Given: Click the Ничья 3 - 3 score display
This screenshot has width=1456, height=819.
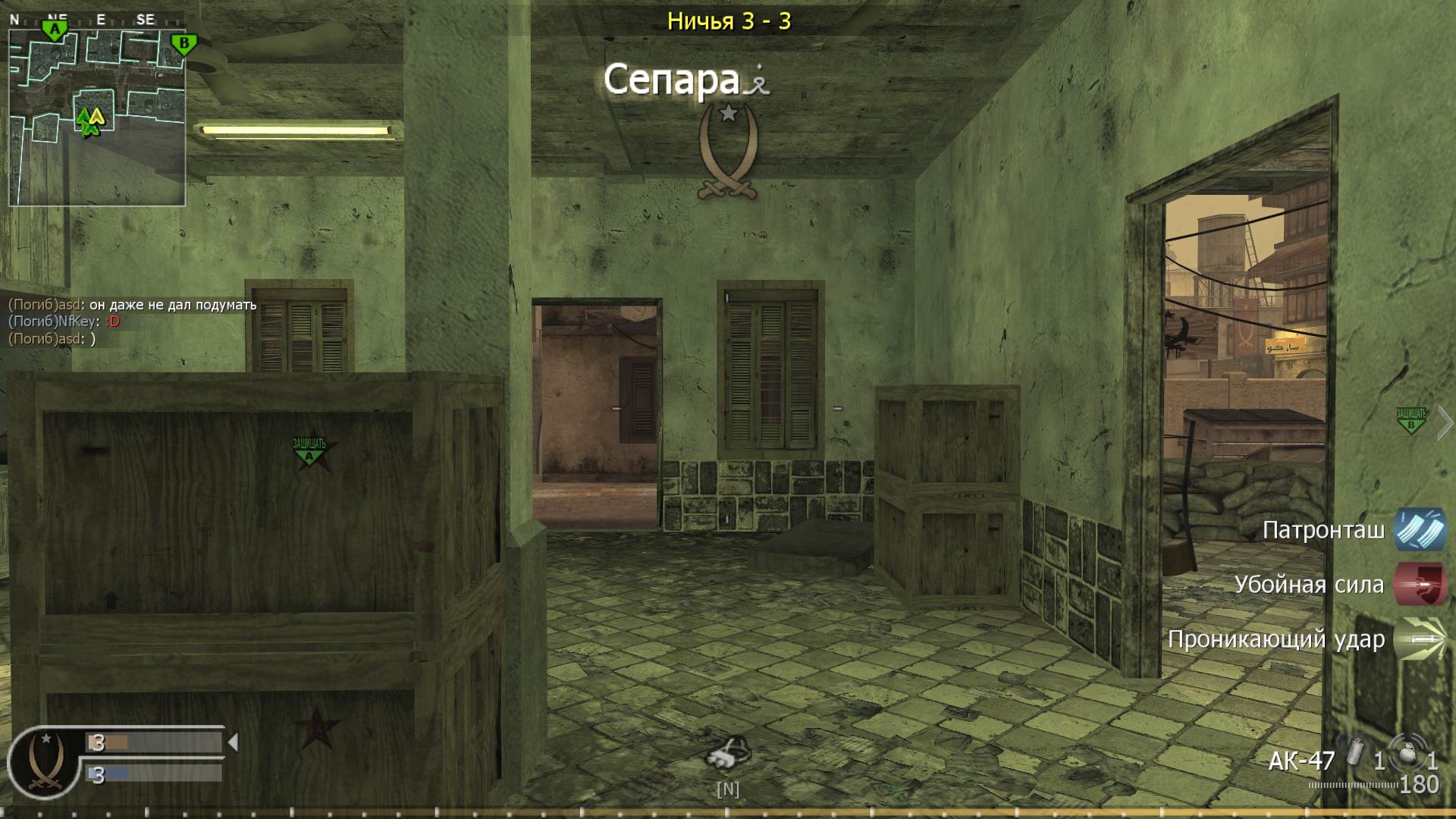Looking at the screenshot, I should [x=730, y=22].
